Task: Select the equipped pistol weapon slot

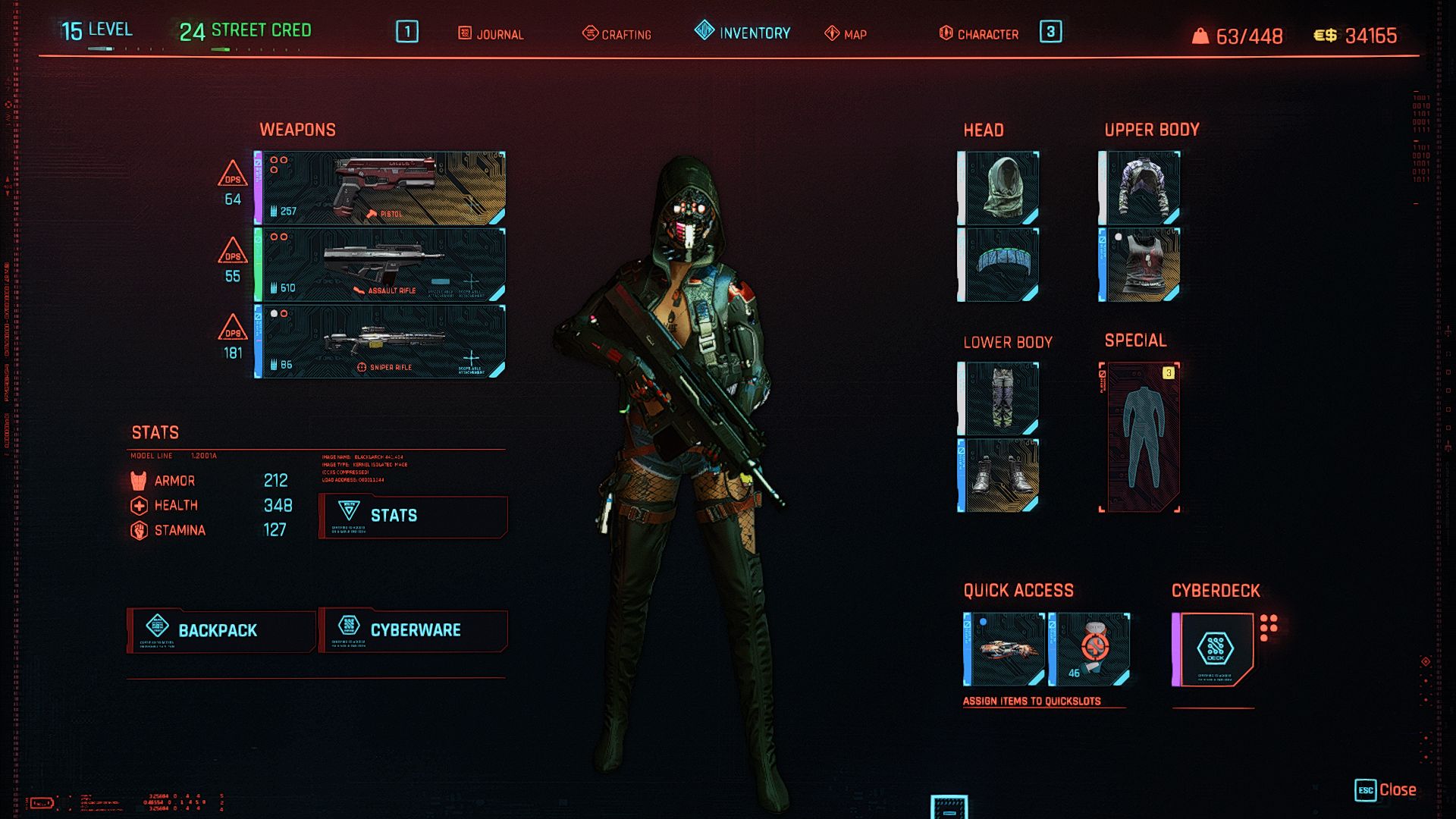Action: [381, 188]
